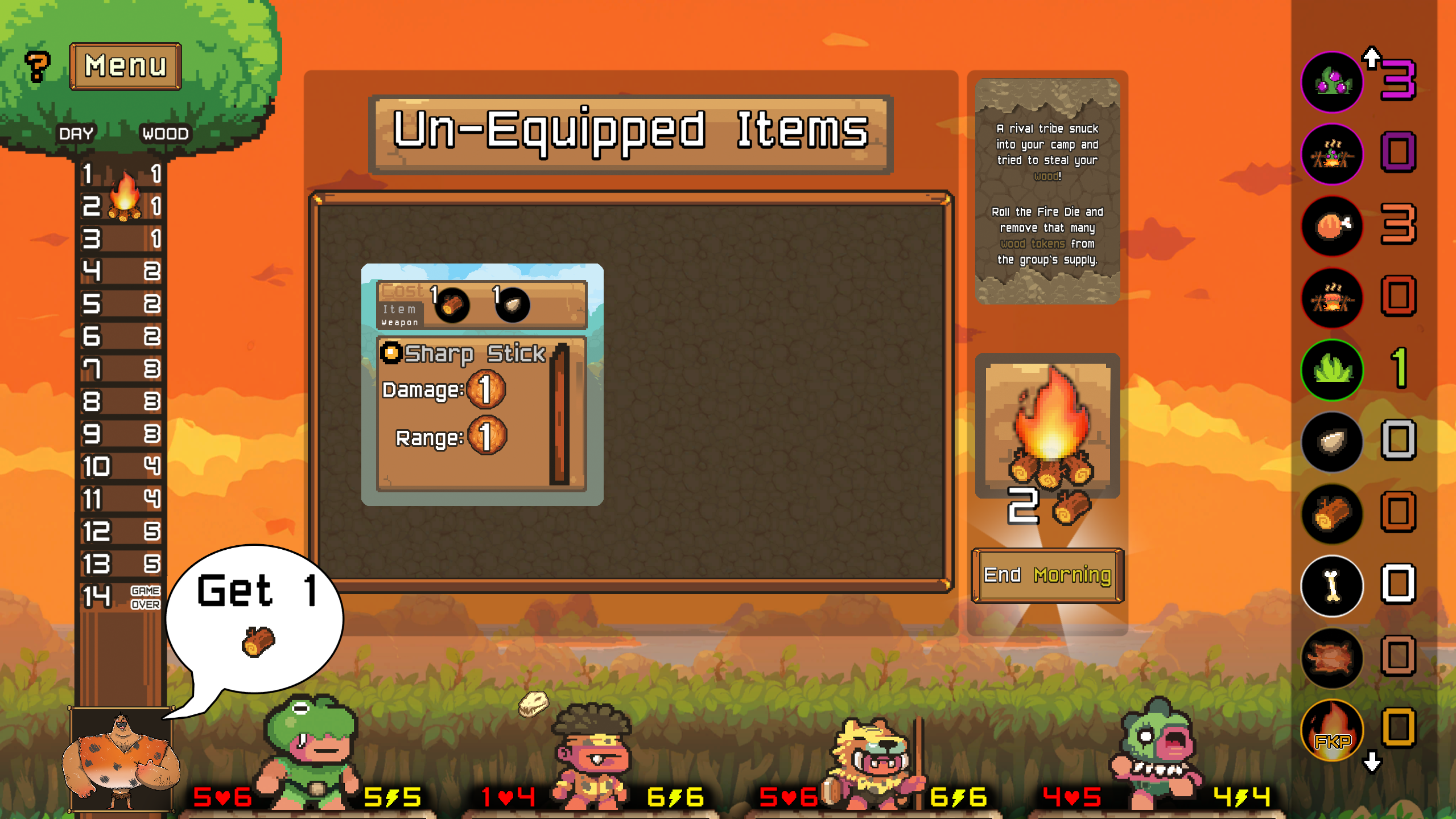Select the stone resource icon
This screenshot has height=819, width=1456.
click(1332, 442)
